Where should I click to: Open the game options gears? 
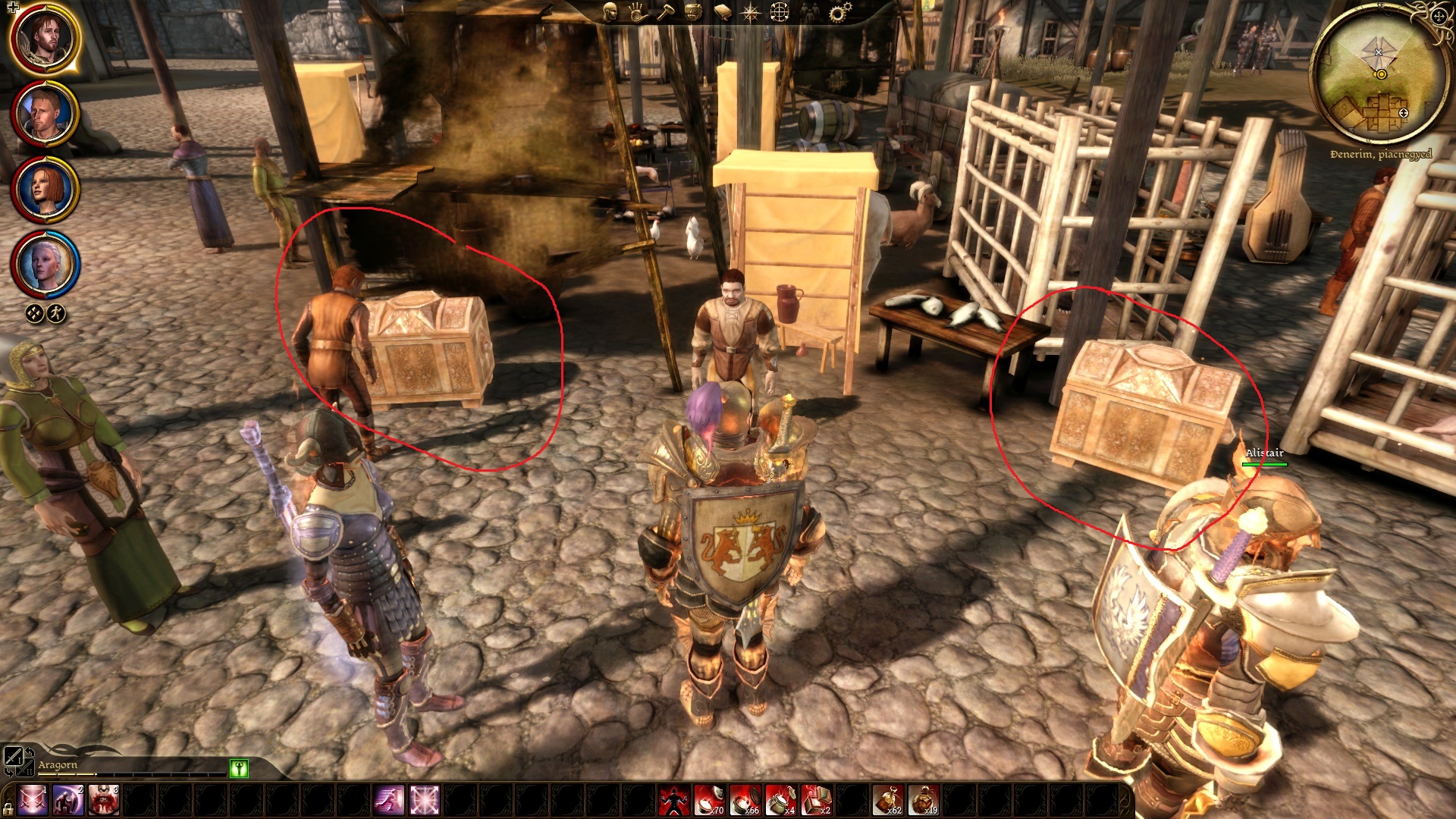click(x=839, y=12)
